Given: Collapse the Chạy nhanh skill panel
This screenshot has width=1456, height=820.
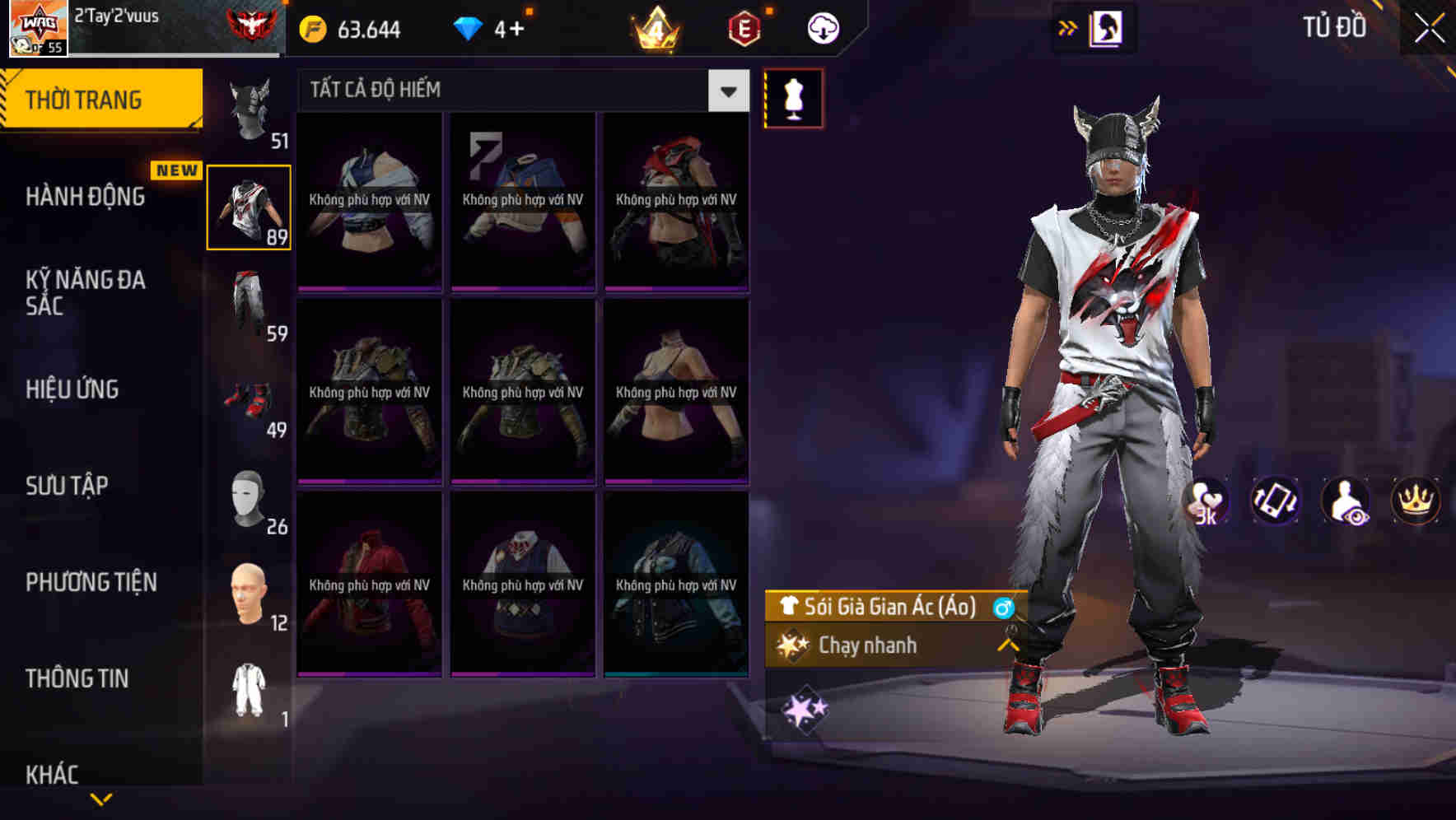Looking at the screenshot, I should tap(1008, 646).
